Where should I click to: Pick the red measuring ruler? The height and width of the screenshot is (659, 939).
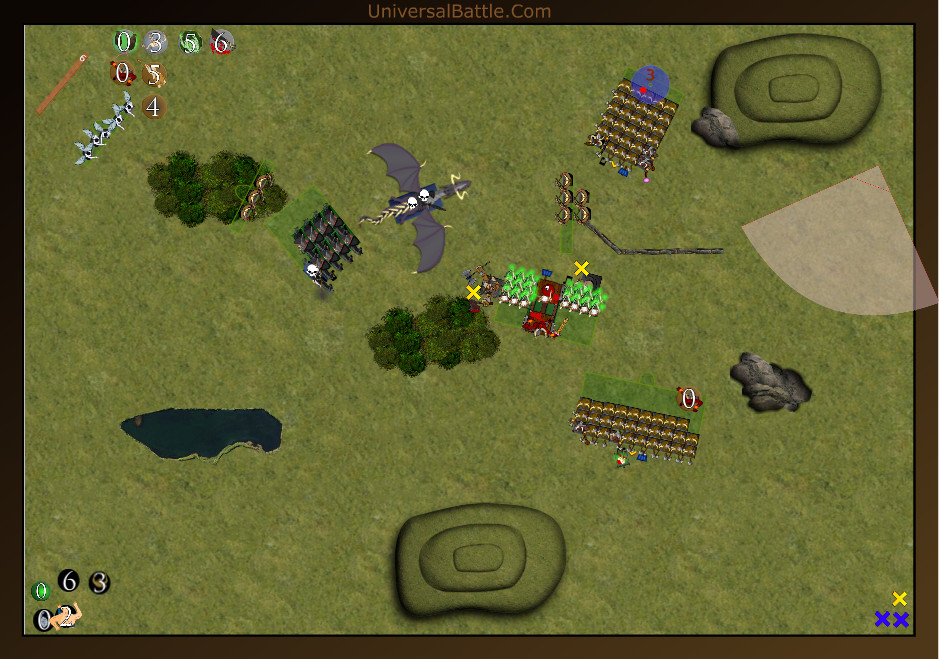[60, 86]
